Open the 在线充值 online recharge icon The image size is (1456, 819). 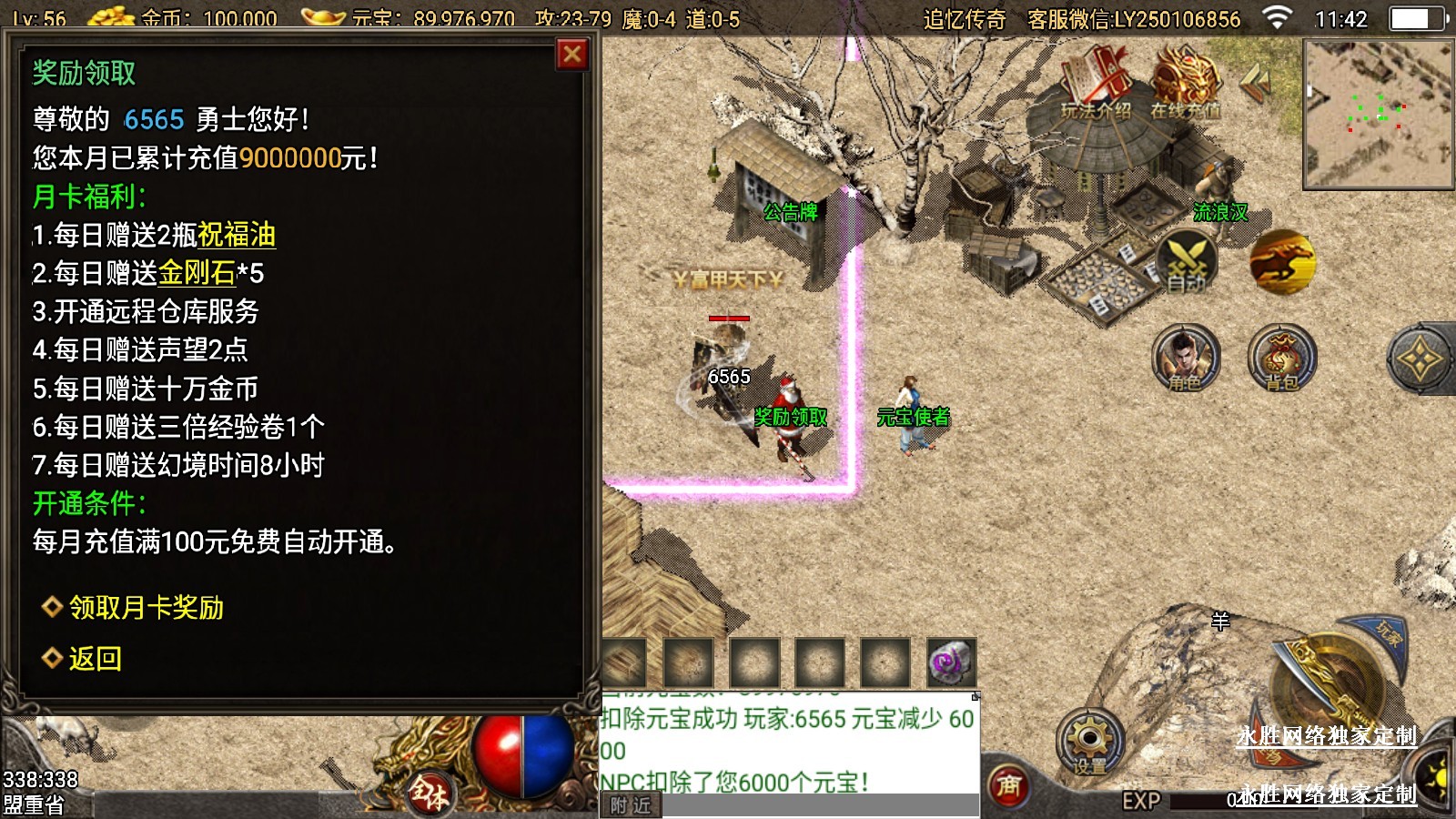(x=1185, y=84)
